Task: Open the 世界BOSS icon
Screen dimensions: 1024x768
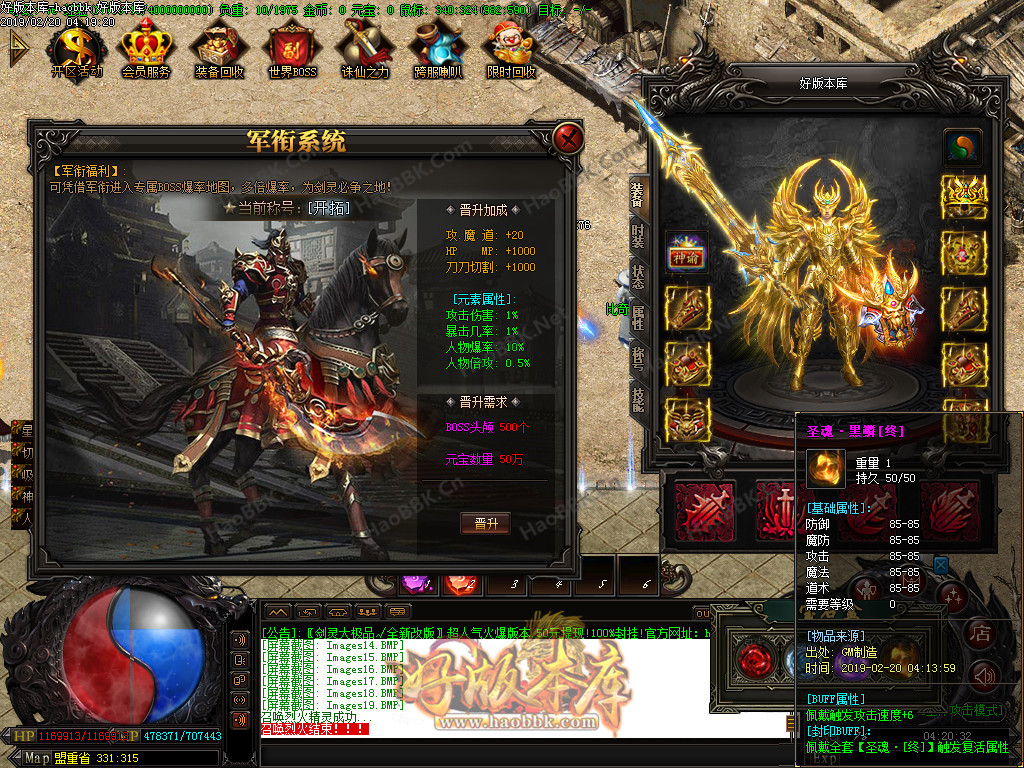Action: point(292,50)
